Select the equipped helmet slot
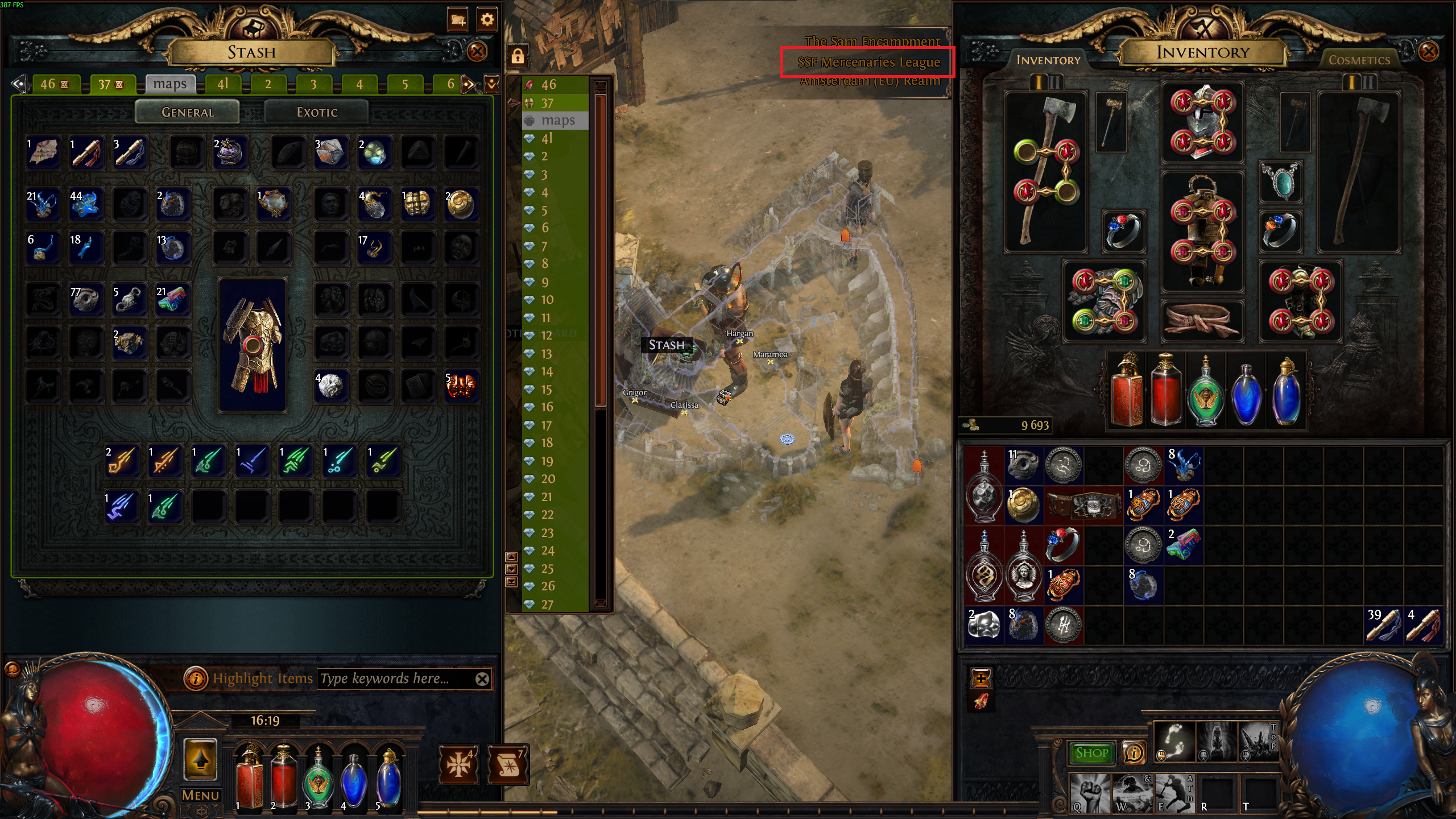Image resolution: width=1456 pixels, height=819 pixels. (x=1202, y=122)
